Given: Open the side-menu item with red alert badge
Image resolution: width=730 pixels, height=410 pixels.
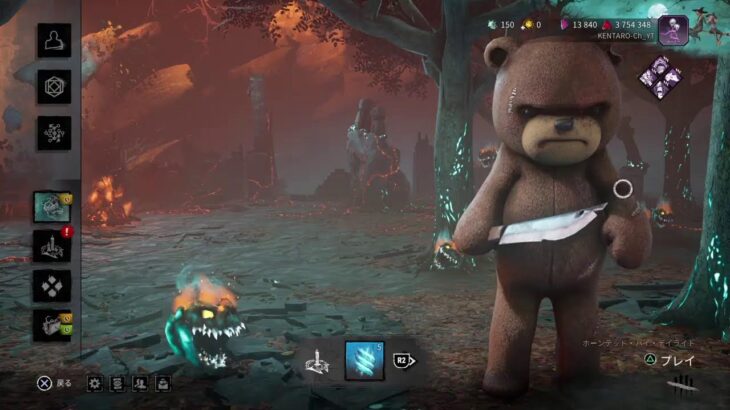Looking at the screenshot, I should (x=52, y=246).
